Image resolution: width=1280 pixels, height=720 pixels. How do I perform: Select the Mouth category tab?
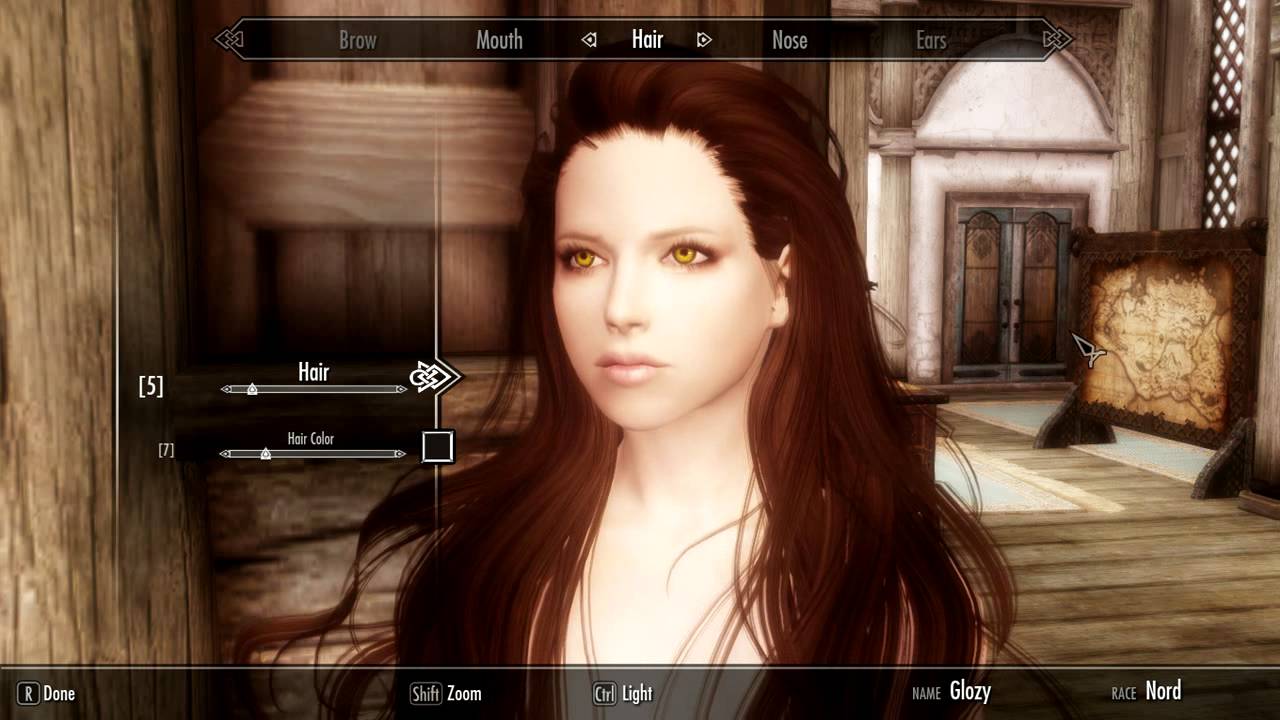[x=499, y=41]
